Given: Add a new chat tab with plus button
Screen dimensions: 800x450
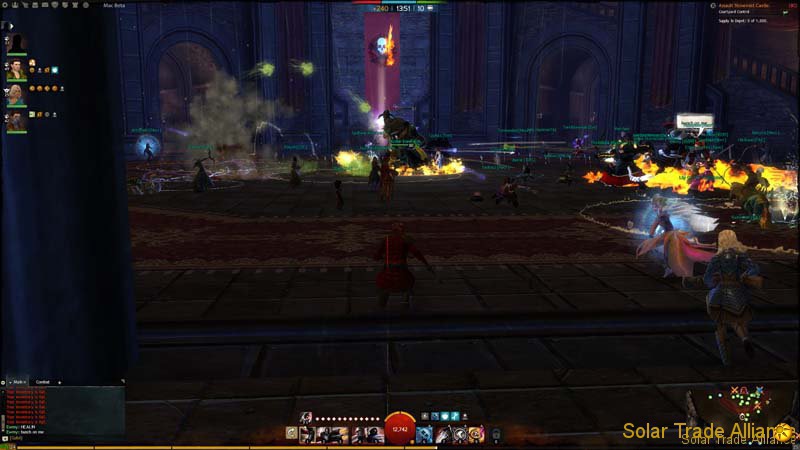Looking at the screenshot, I should click(x=59, y=382).
